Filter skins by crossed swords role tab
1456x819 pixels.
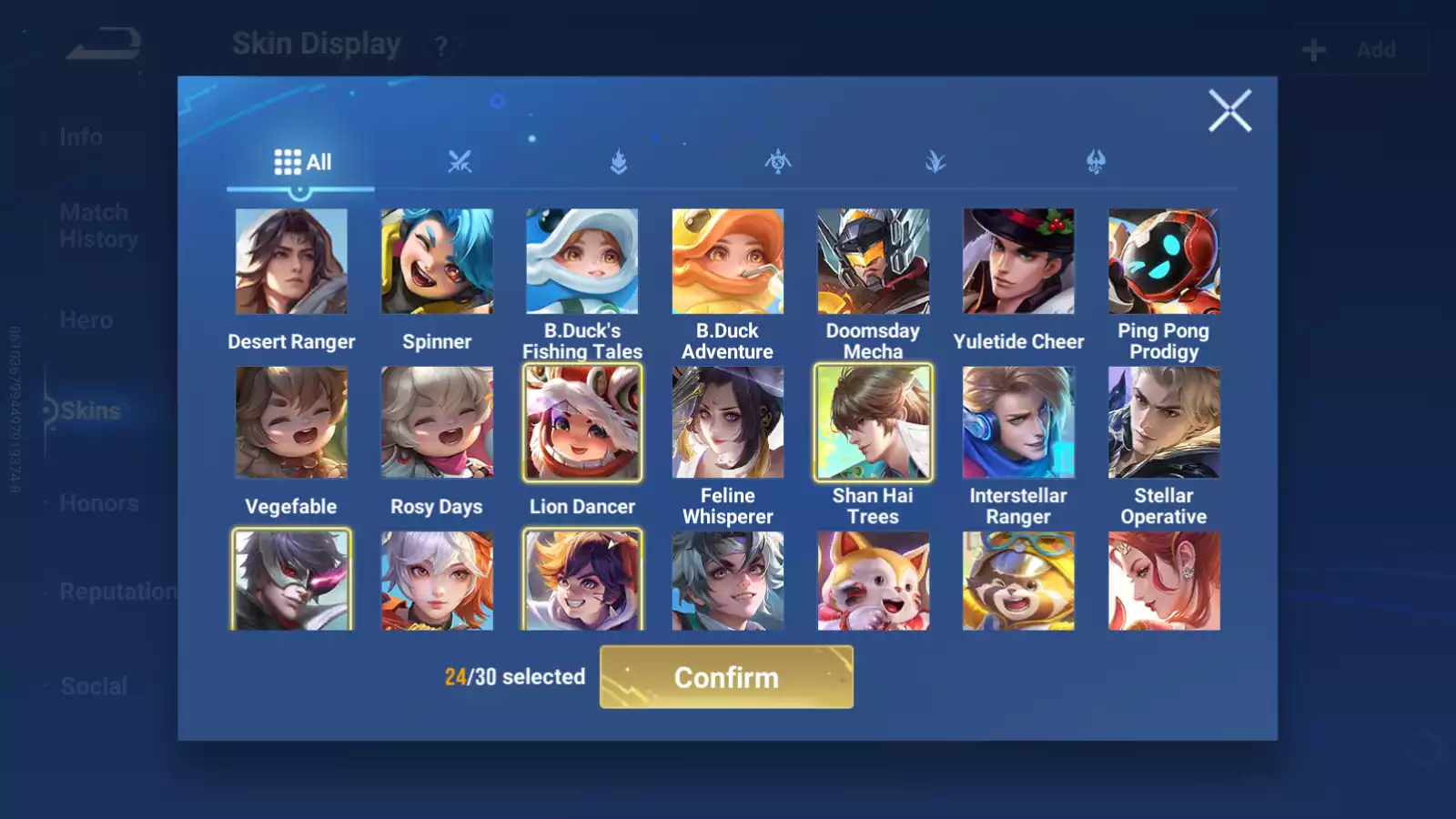460,162
